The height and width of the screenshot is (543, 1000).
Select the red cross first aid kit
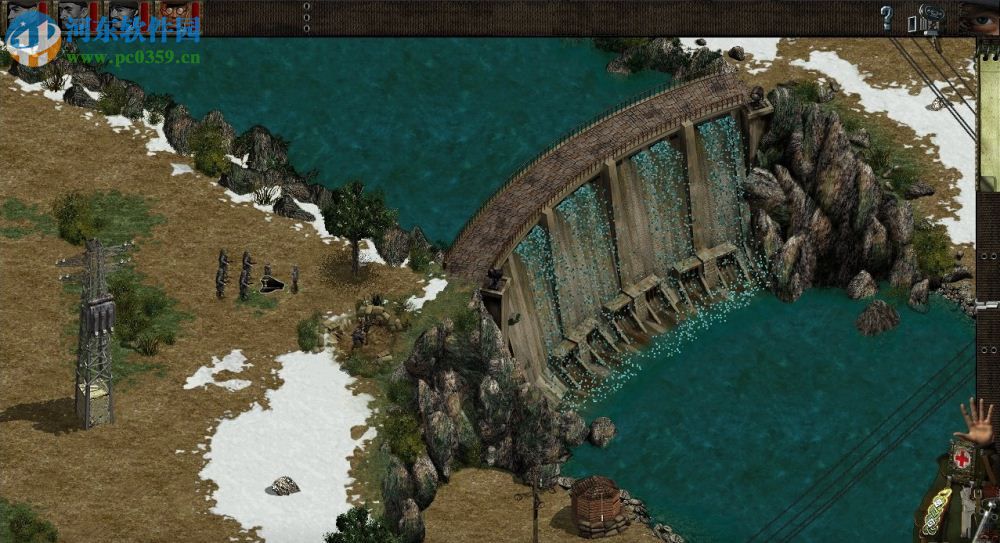pyautogui.click(x=962, y=458)
